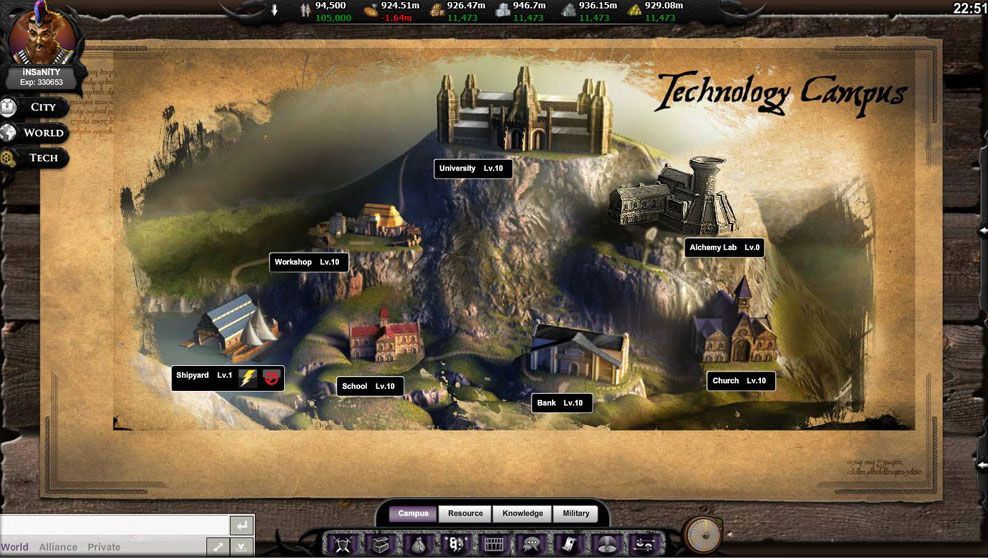Screen dimensions: 988x558
Task: Click the Shipyard Lv.1 label
Action: (204, 376)
